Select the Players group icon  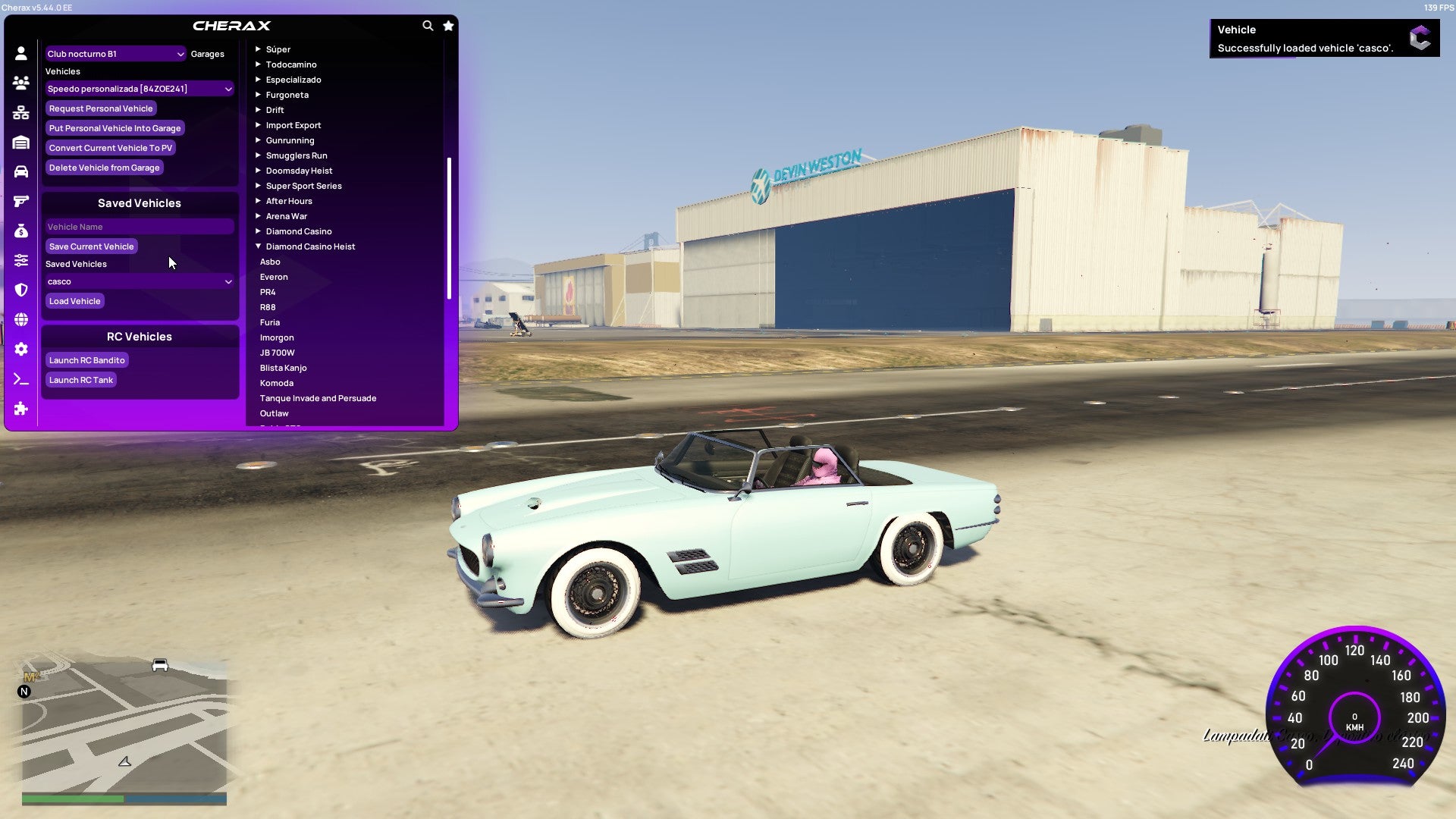(21, 82)
